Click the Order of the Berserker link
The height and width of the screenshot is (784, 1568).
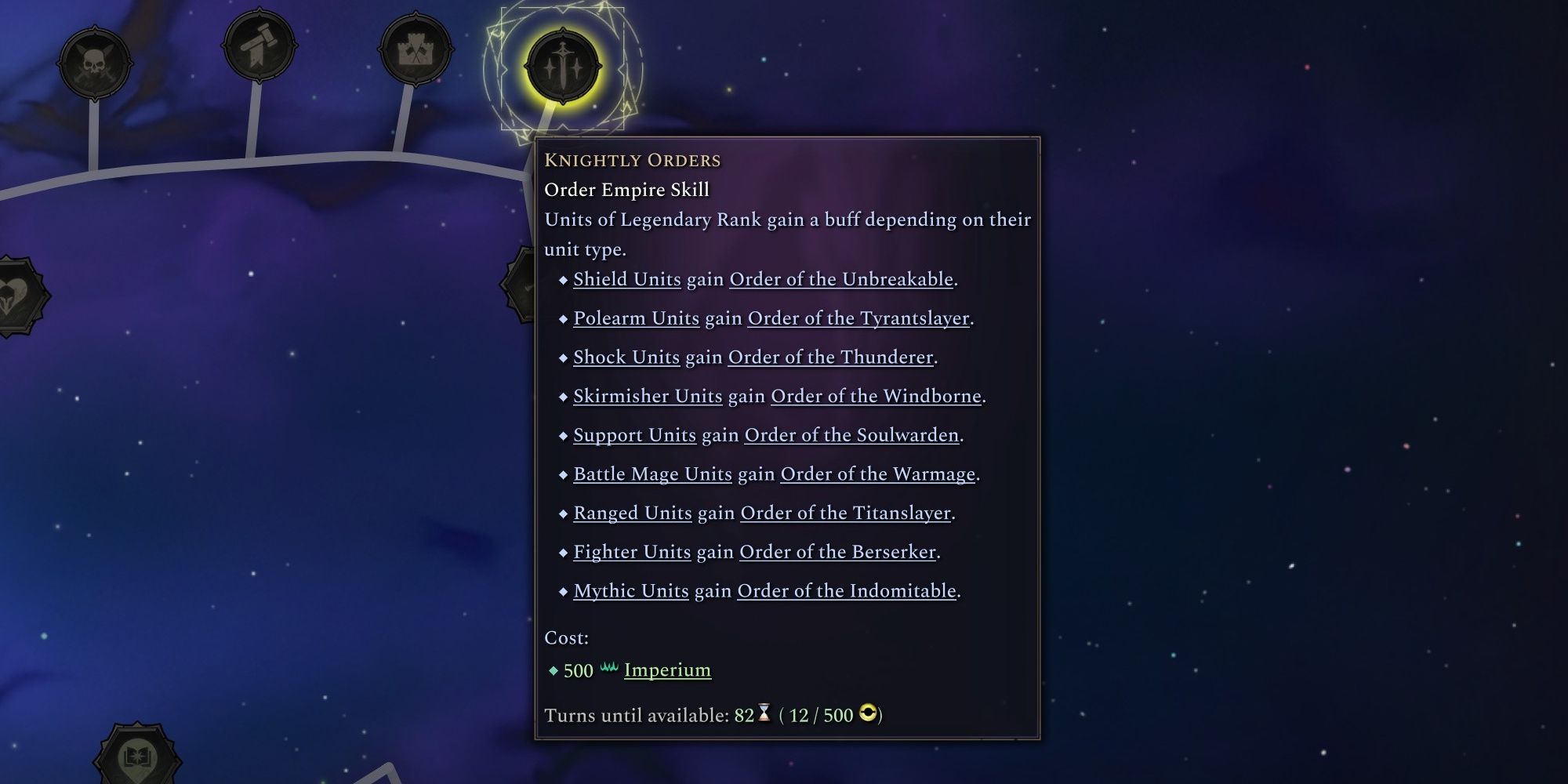pos(837,552)
